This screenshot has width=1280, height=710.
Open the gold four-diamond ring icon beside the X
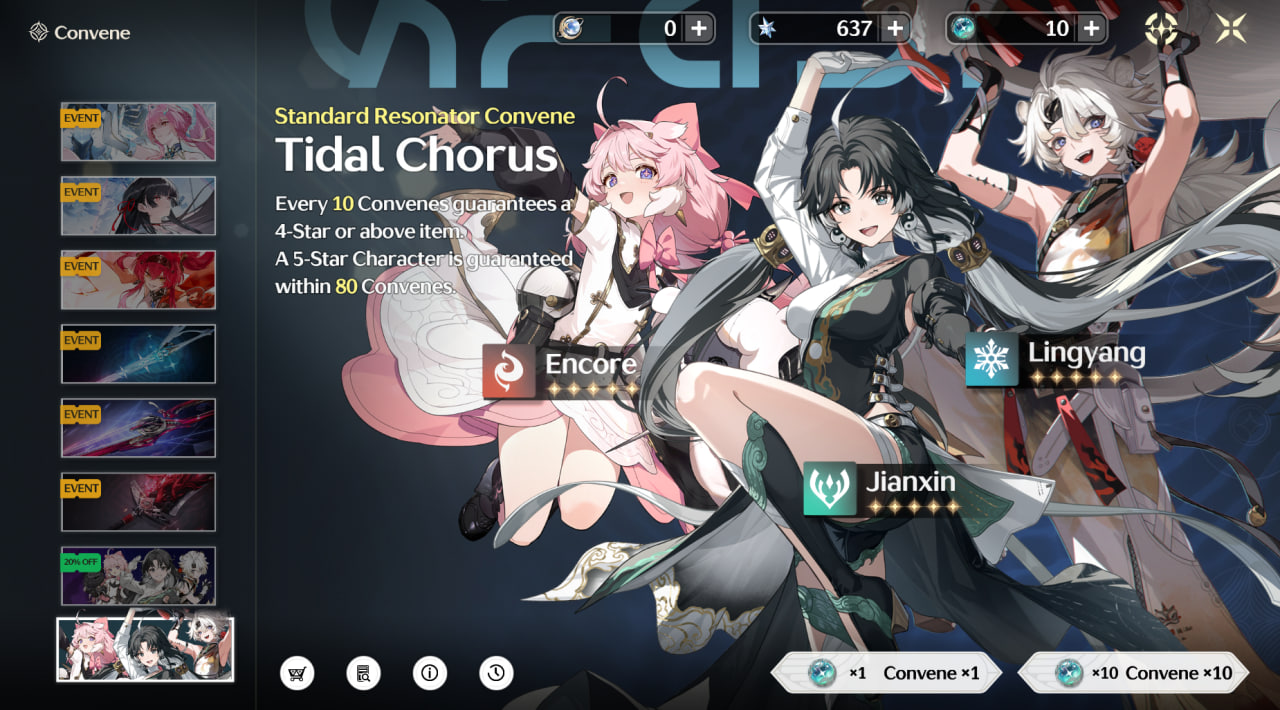[x=1162, y=29]
